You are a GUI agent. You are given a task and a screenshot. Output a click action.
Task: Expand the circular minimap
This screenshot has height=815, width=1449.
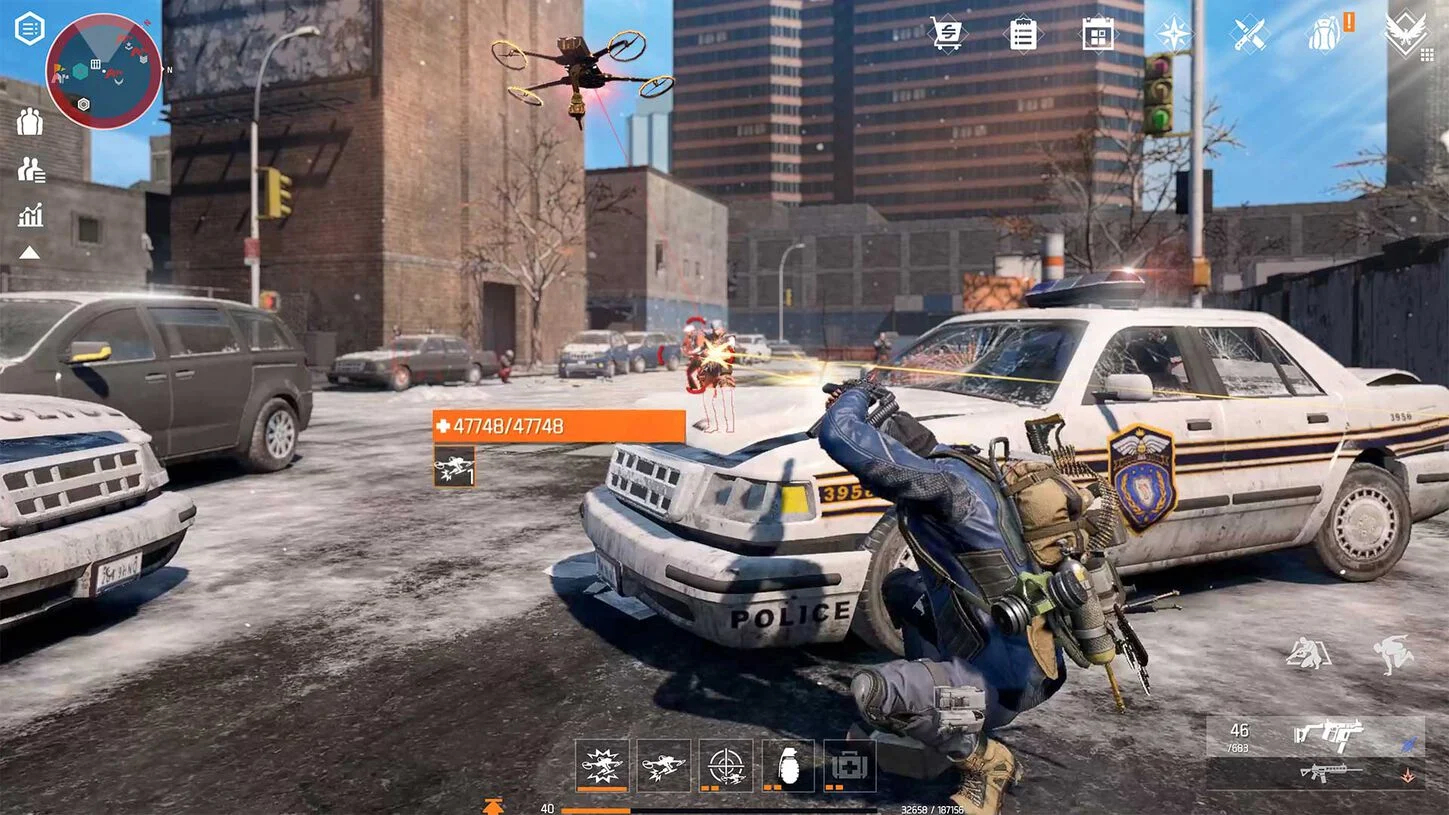tap(103, 71)
